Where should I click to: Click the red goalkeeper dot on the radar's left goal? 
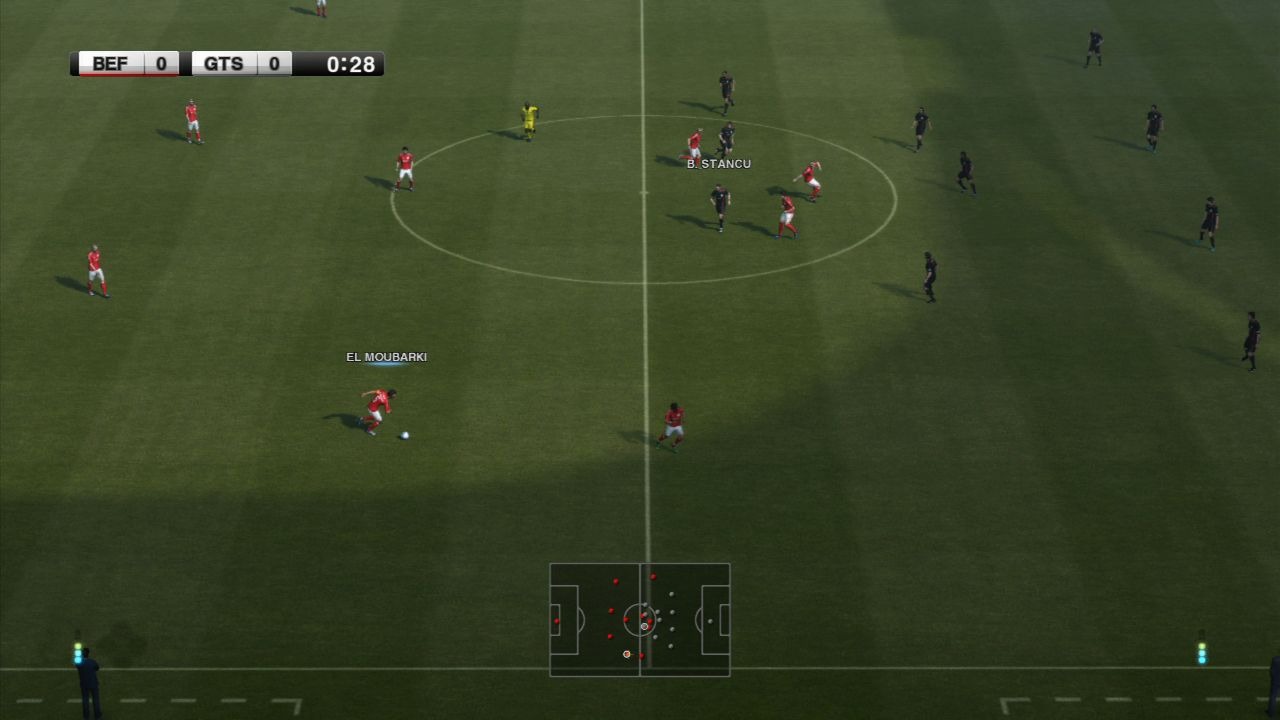[556, 621]
